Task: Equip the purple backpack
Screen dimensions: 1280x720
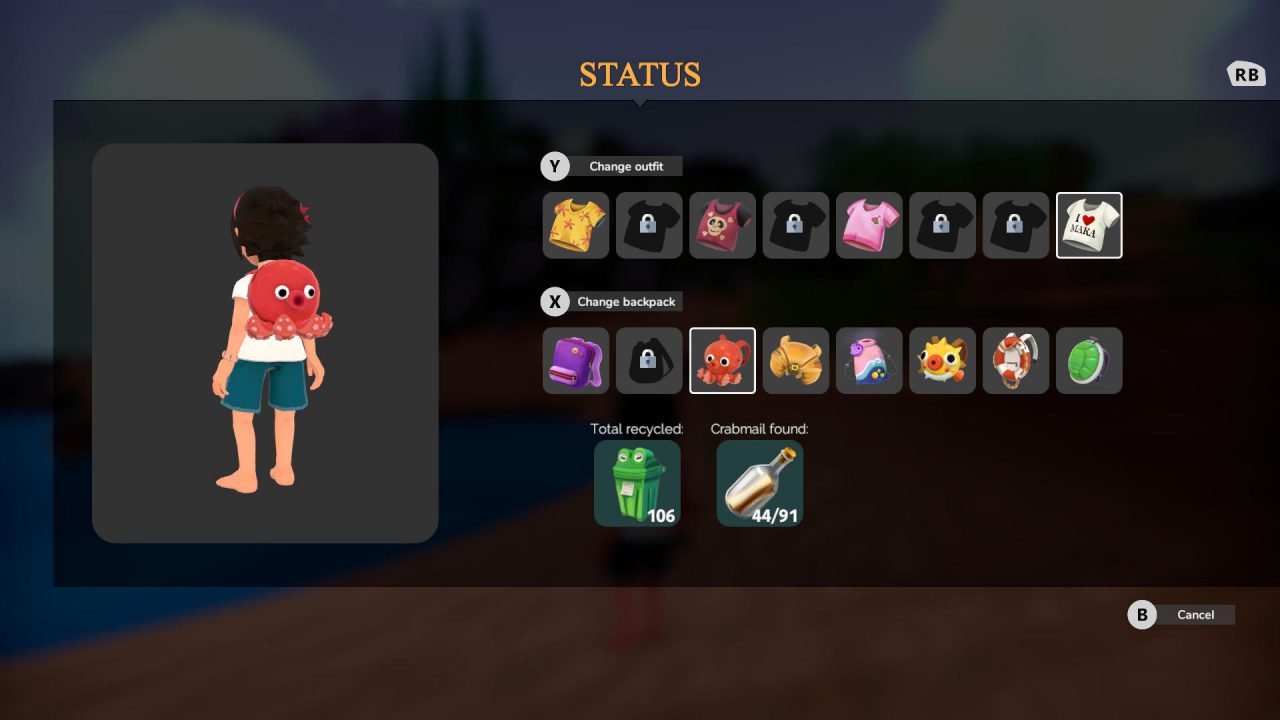Action: [x=575, y=360]
